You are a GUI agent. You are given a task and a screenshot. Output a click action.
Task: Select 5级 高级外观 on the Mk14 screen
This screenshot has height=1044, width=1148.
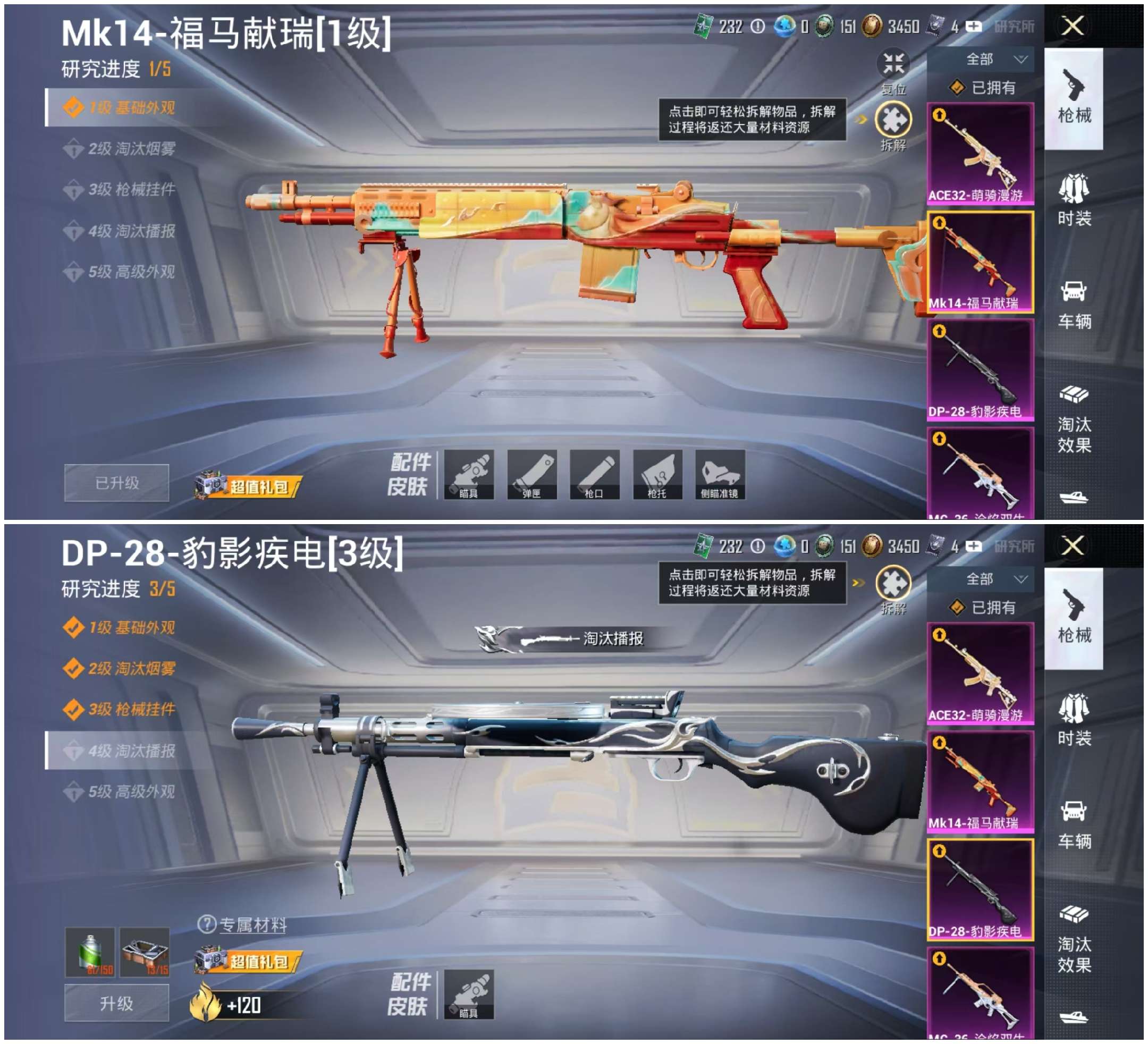tap(131, 272)
